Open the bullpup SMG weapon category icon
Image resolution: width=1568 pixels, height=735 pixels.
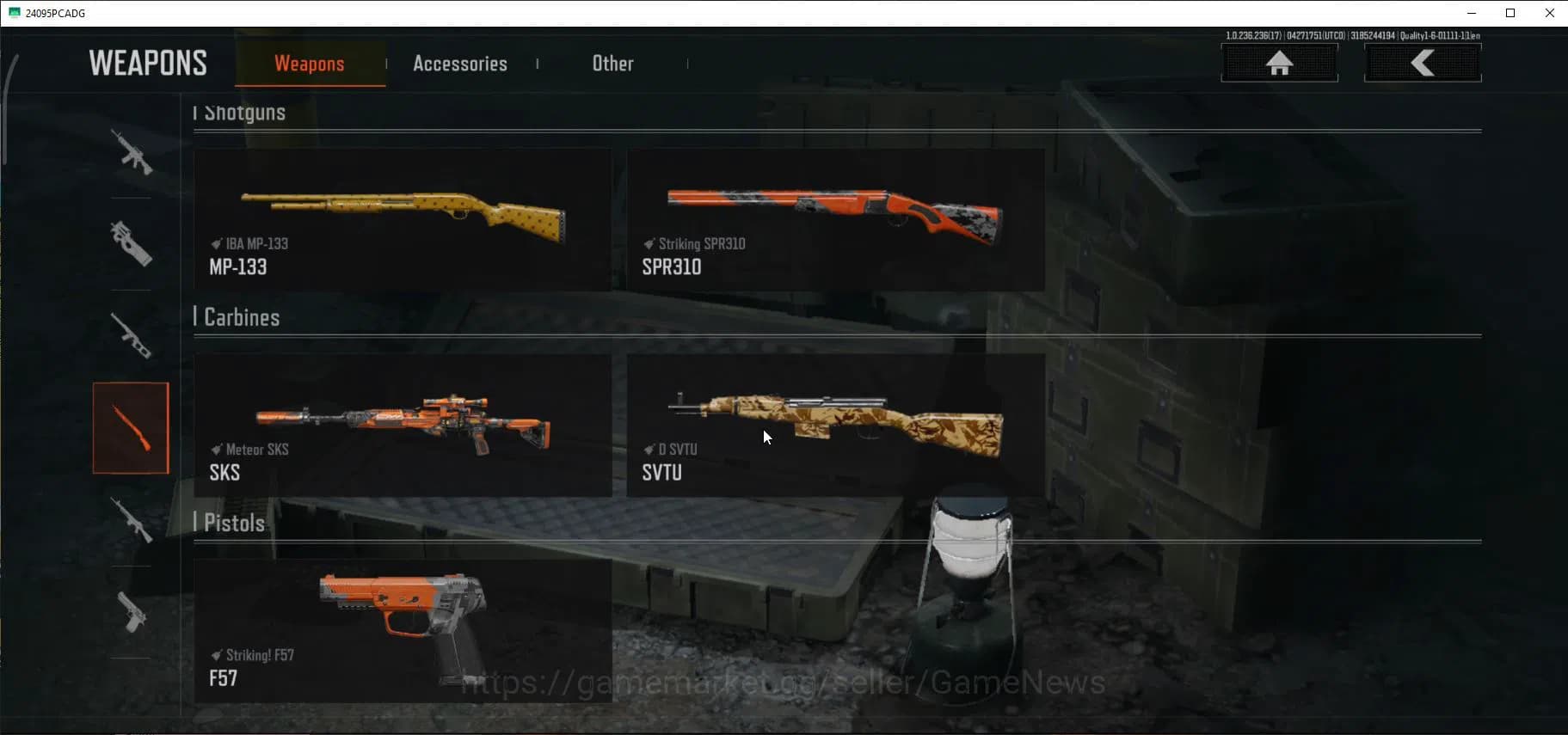tap(131, 245)
